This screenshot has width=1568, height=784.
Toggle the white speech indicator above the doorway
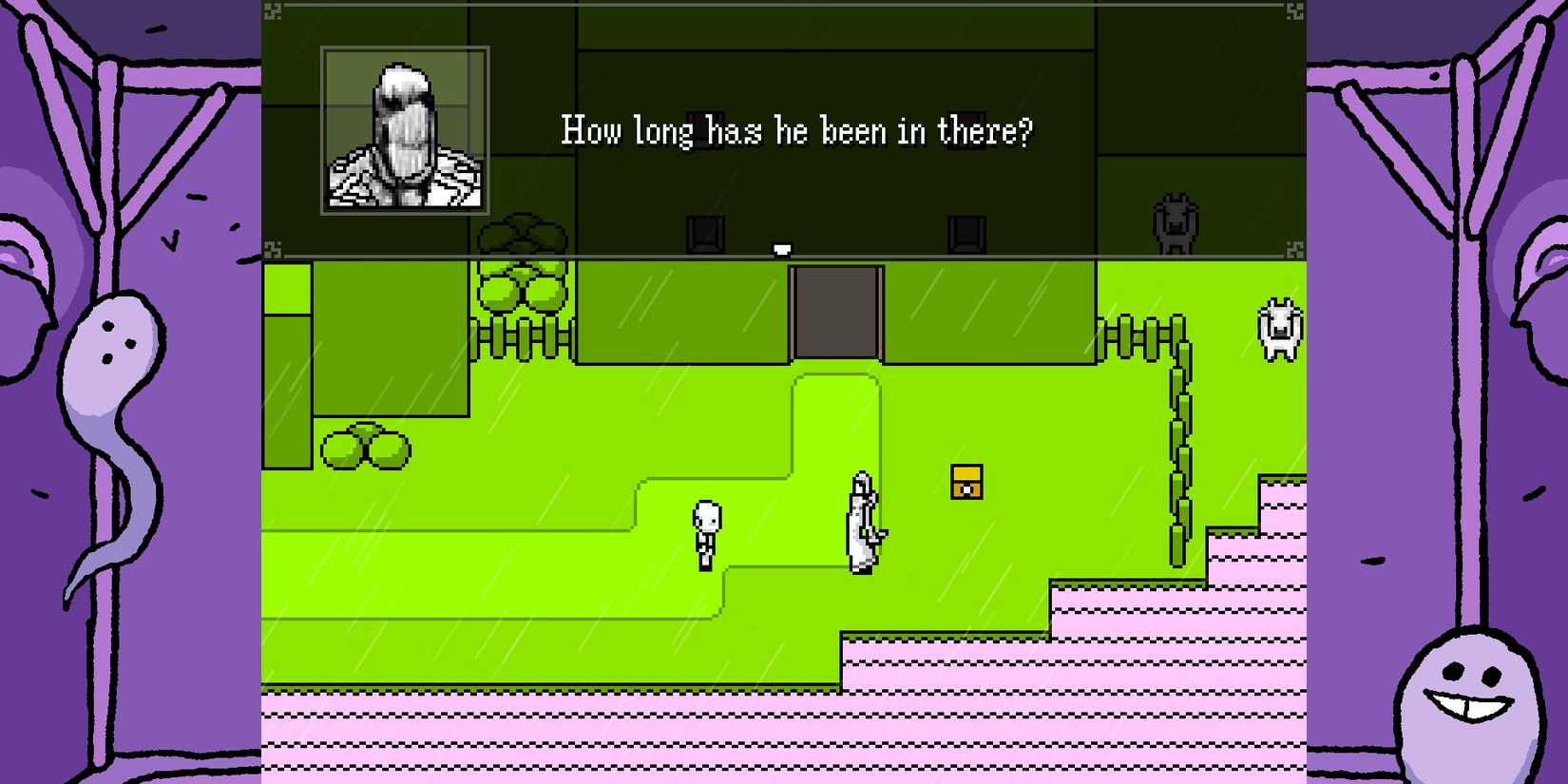(x=781, y=248)
